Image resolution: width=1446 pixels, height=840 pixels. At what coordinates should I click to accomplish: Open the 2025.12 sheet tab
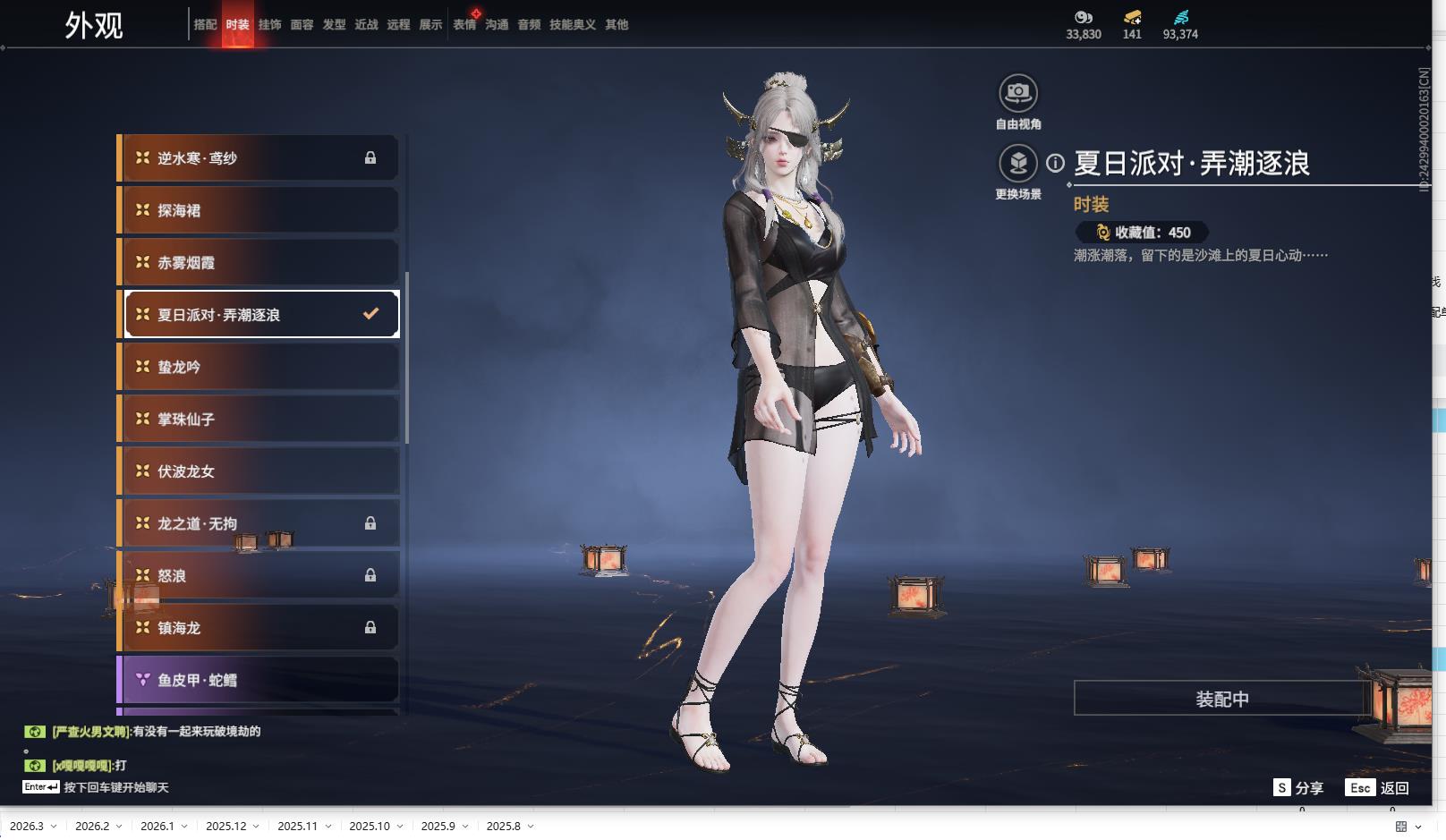[x=226, y=826]
